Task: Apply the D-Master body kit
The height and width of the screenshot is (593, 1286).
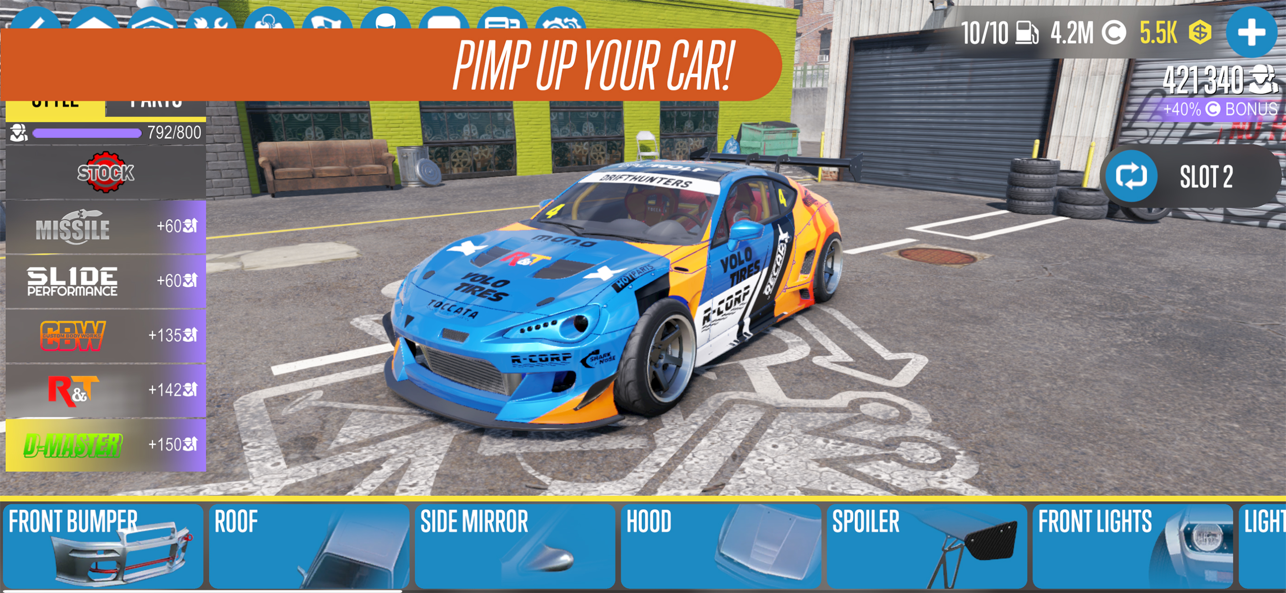Action: pyautogui.click(x=105, y=445)
